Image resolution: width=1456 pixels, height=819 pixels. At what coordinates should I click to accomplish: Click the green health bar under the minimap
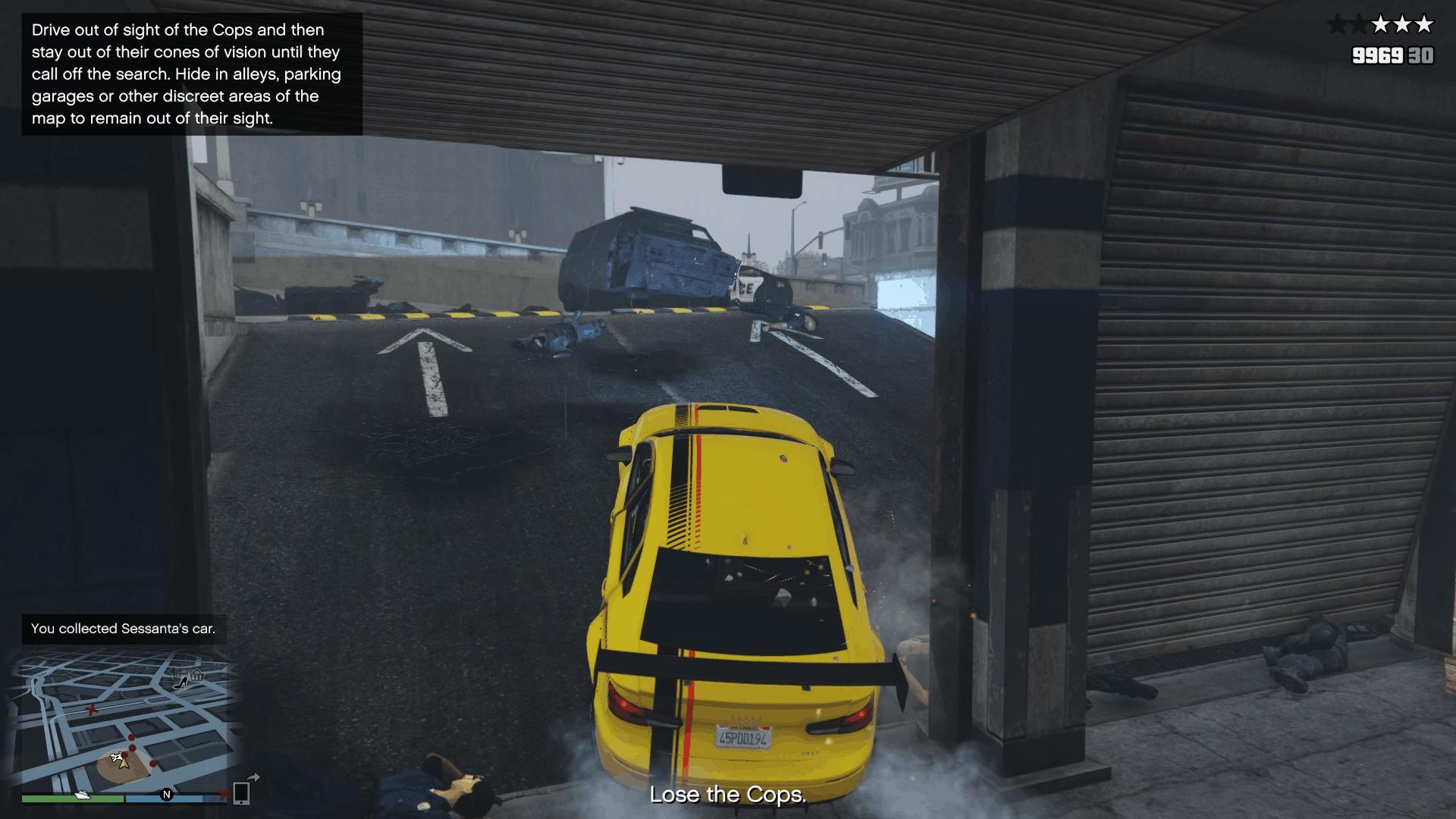tap(71, 799)
